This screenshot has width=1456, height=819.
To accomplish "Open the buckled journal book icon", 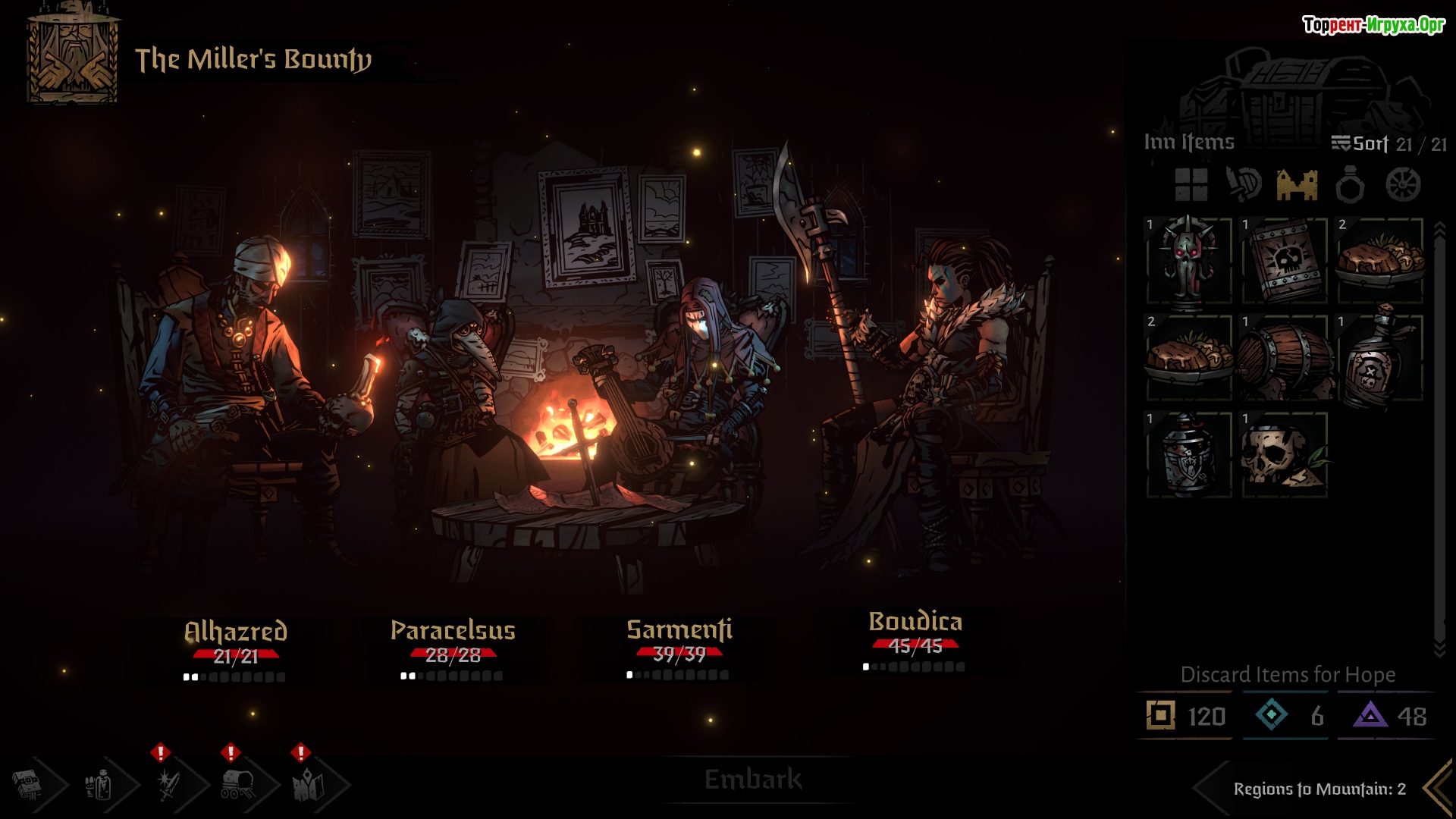I will (x=27, y=786).
